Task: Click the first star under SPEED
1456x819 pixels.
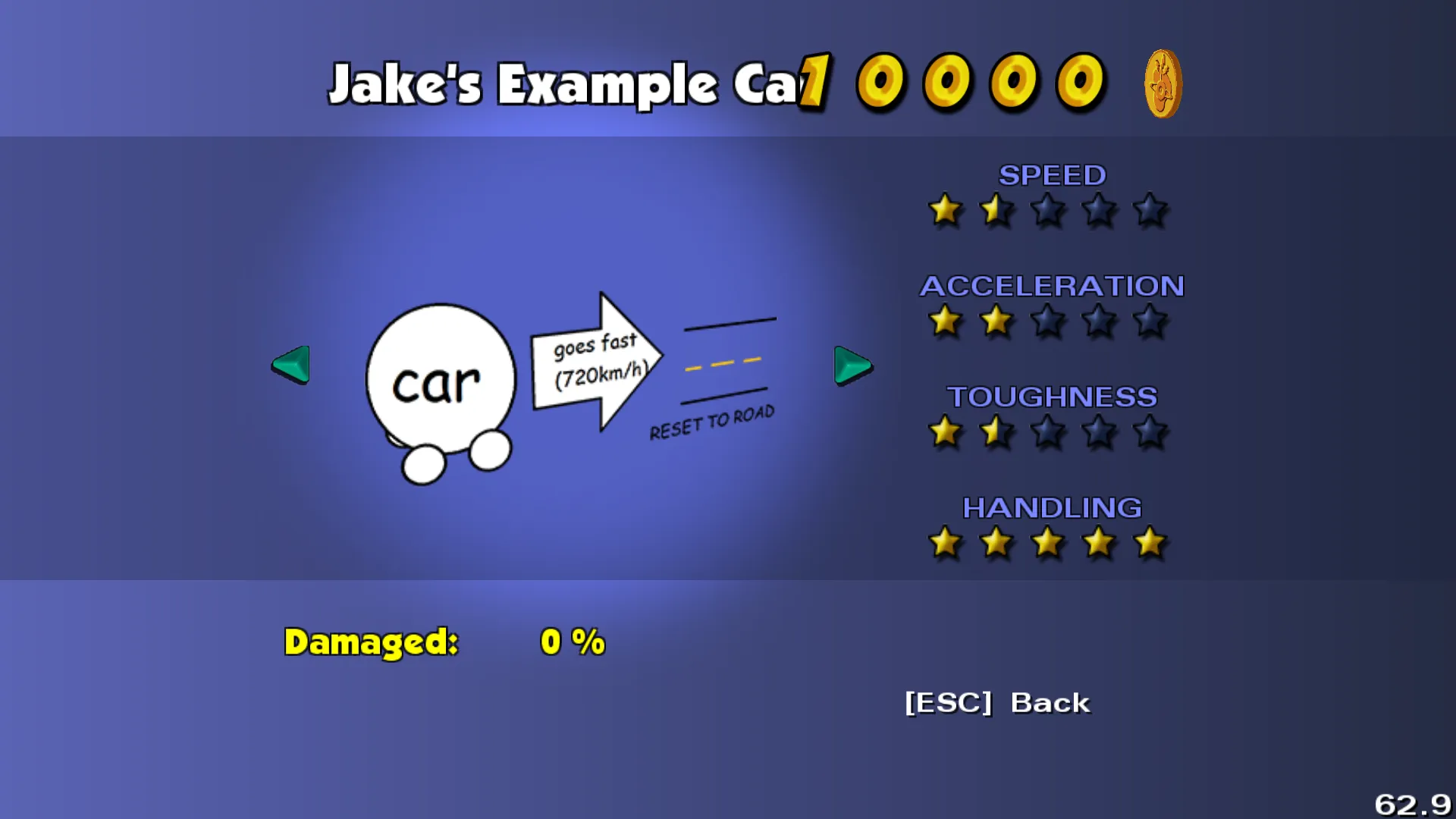Action: (x=945, y=211)
